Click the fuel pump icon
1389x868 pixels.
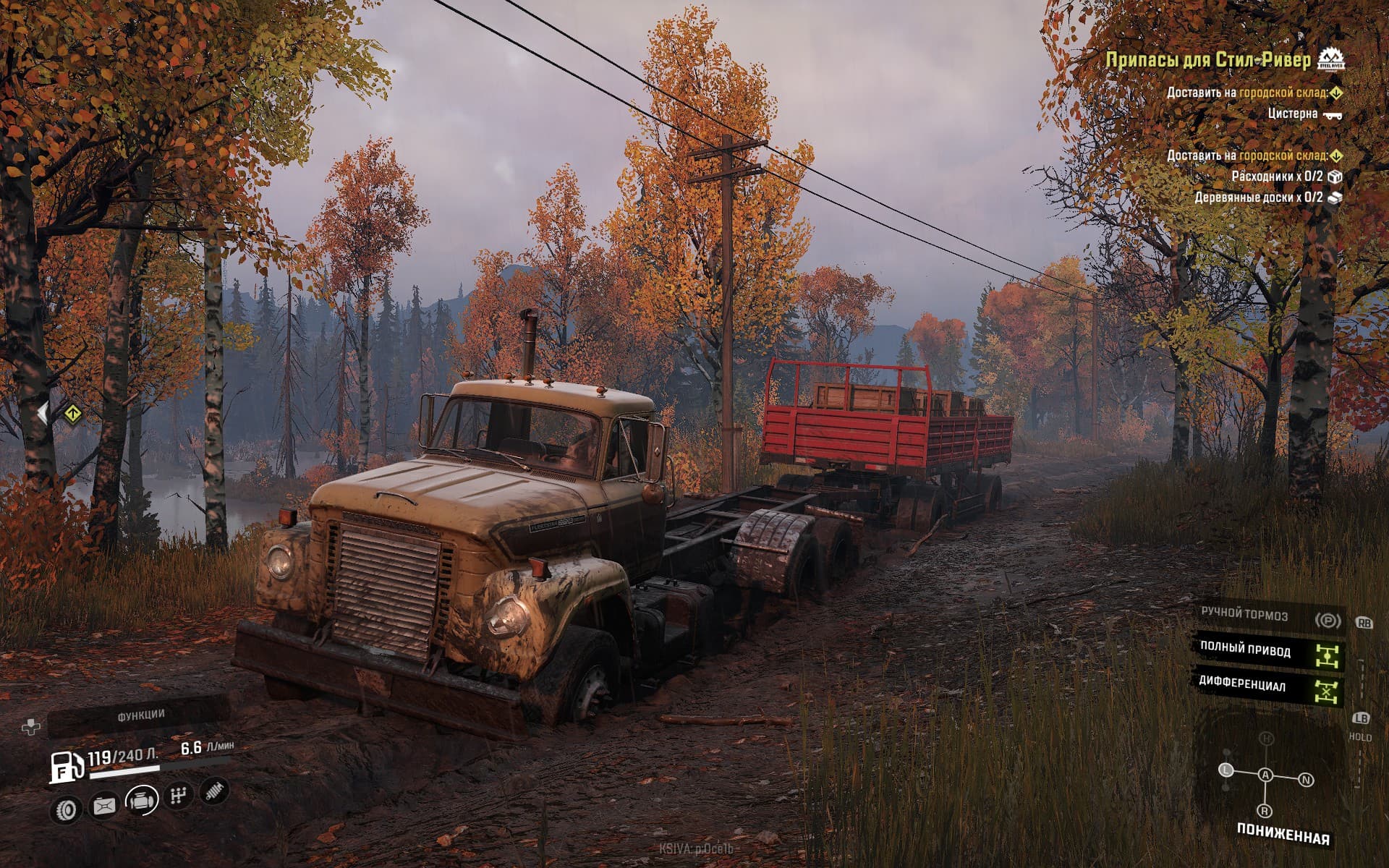(67, 767)
